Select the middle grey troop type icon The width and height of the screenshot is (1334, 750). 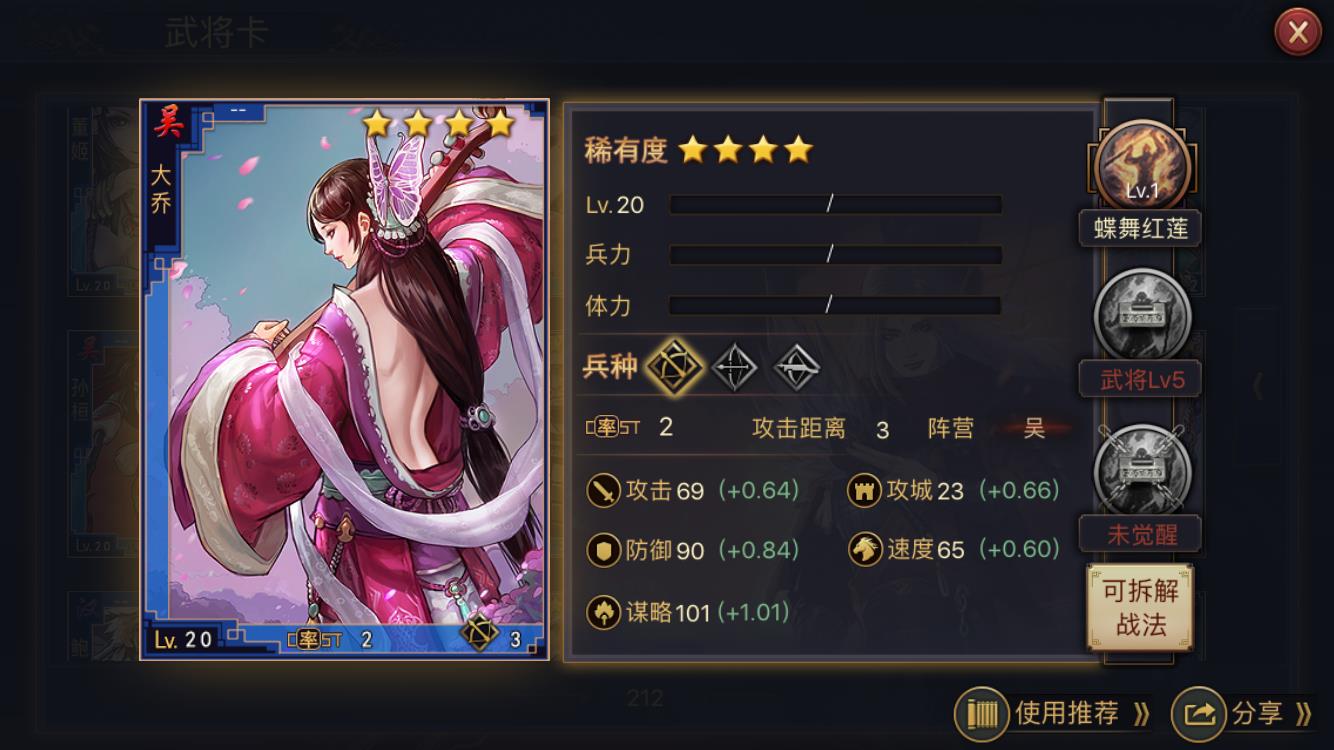(733, 367)
